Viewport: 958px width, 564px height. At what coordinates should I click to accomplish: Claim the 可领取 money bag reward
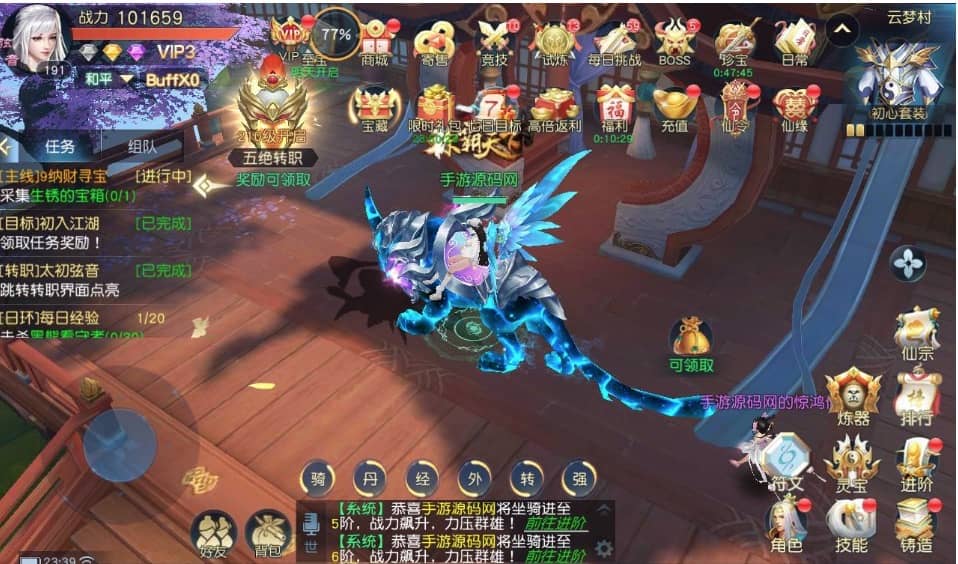[691, 342]
